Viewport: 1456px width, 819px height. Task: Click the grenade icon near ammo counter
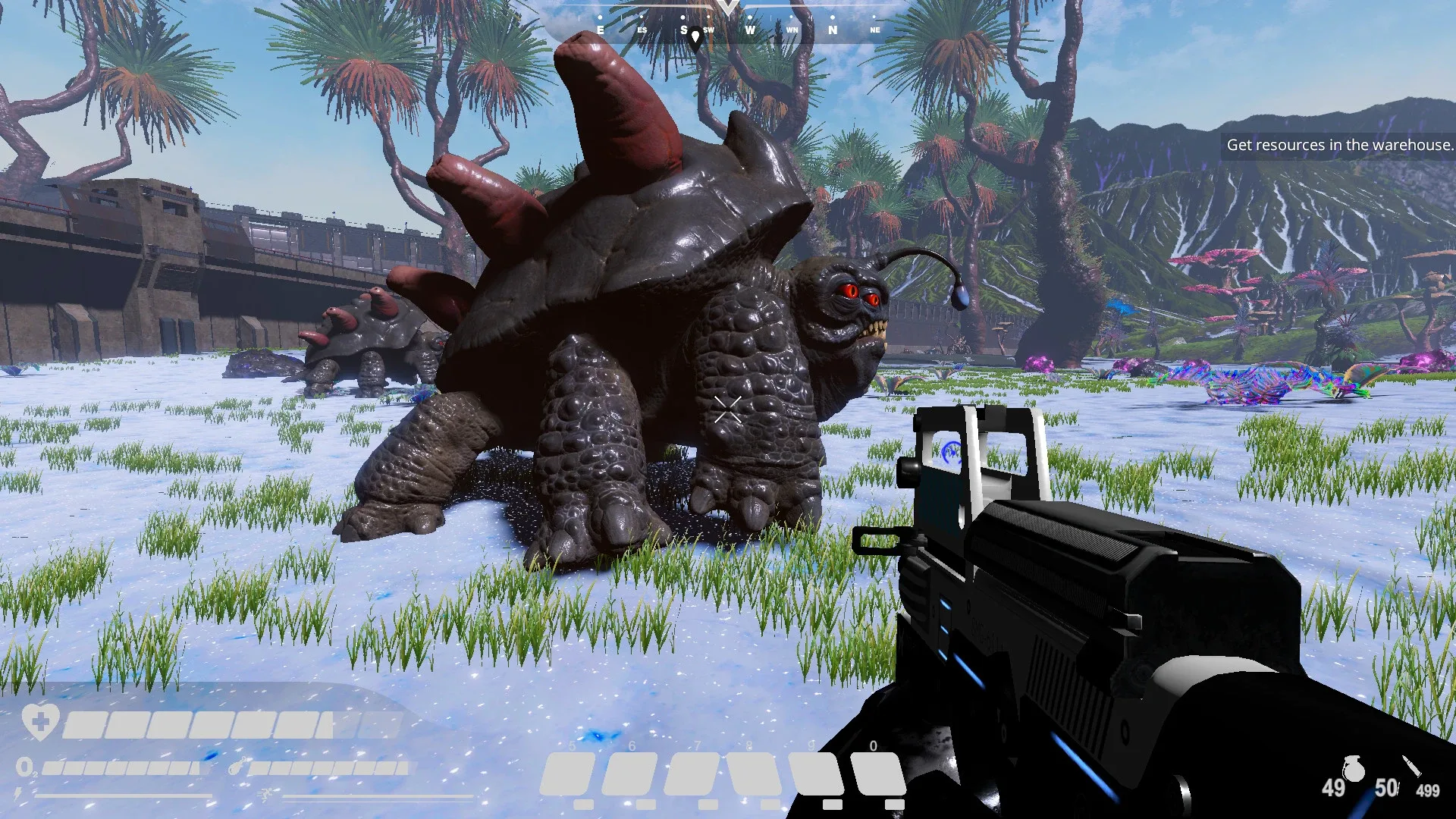[1354, 767]
